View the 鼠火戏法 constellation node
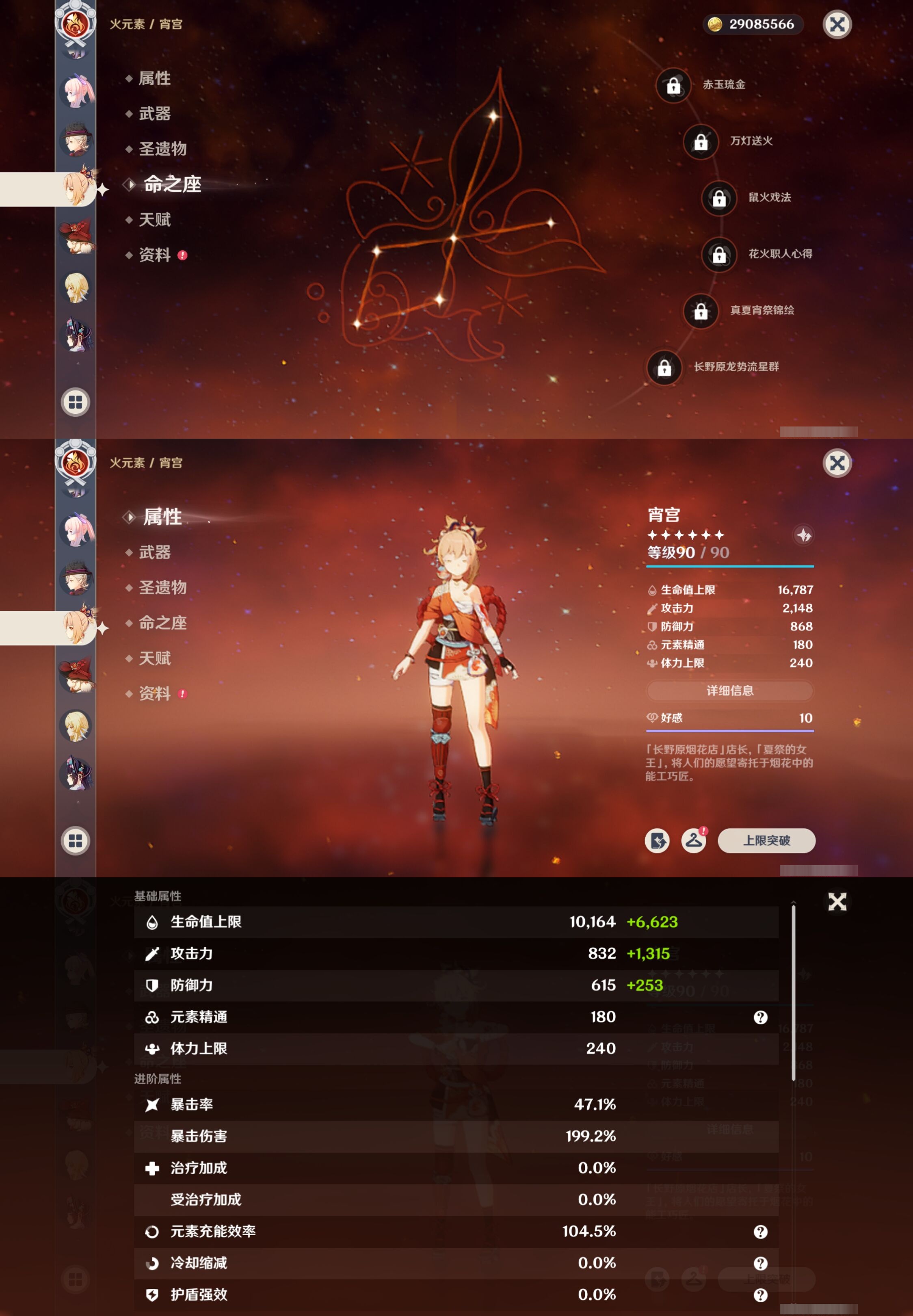 (719, 198)
